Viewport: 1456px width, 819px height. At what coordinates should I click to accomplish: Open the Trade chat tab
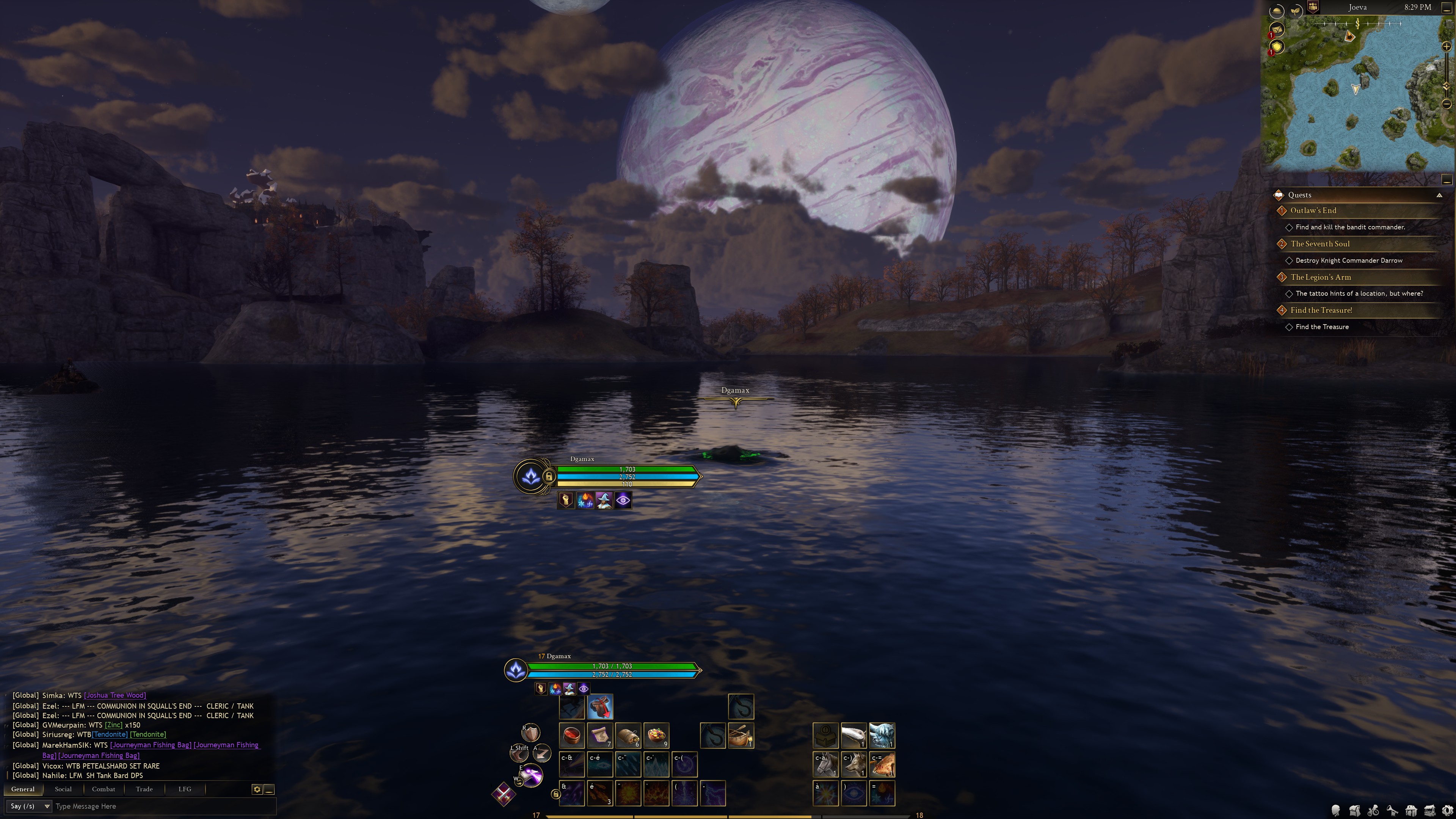(144, 789)
